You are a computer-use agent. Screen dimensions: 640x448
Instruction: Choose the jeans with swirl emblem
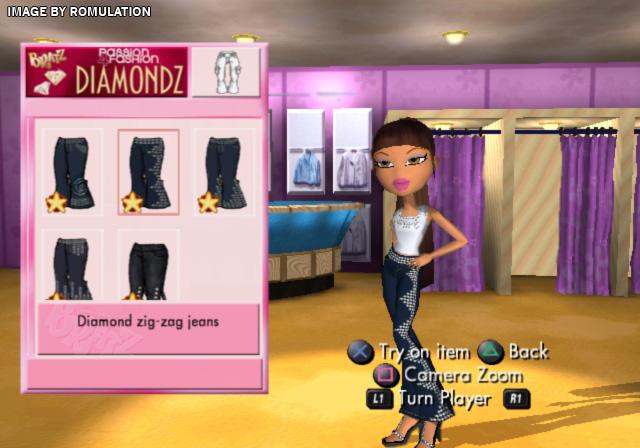tap(72, 171)
